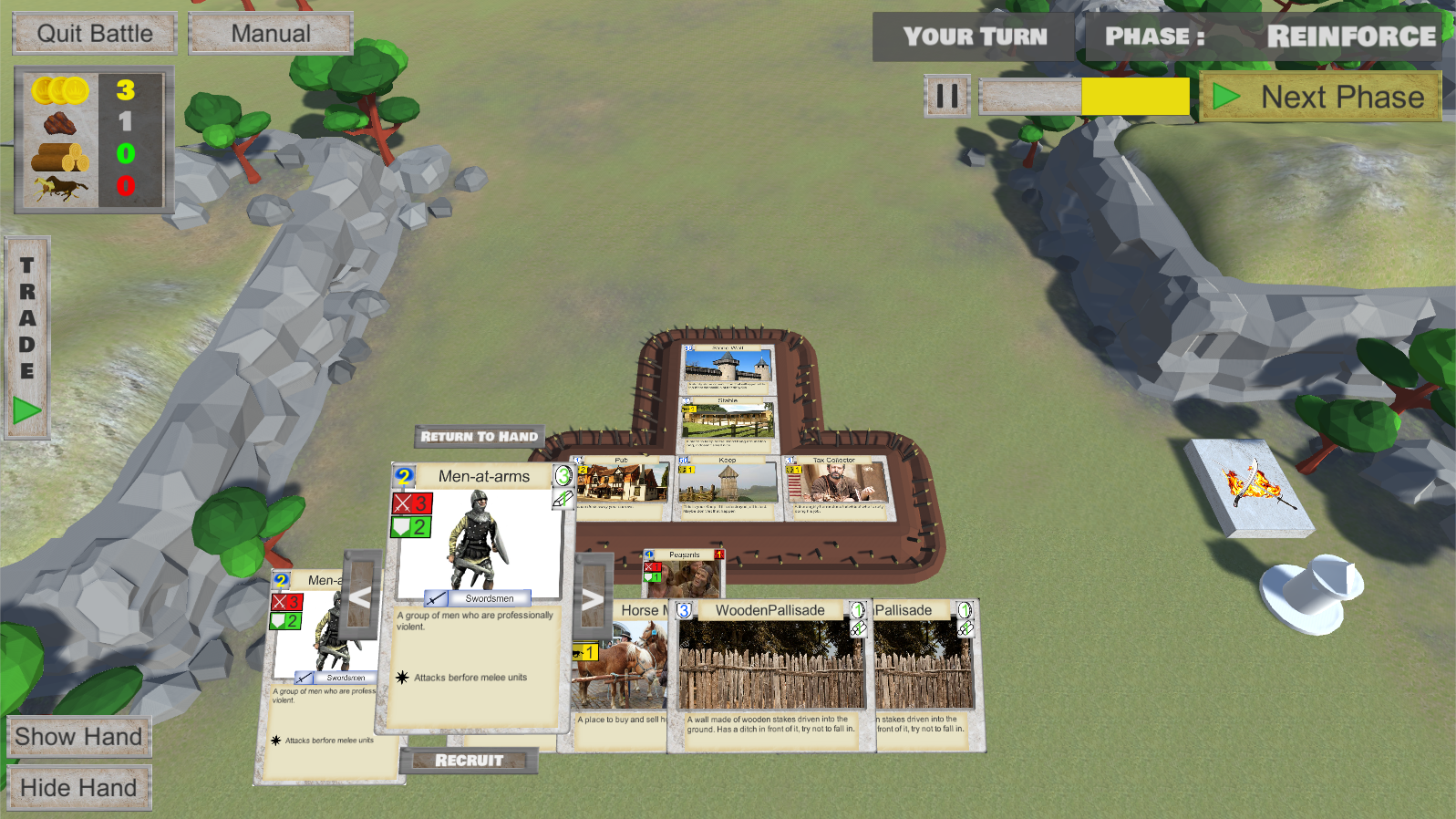
Task: Pick the Horse Market card in hand
Action: click(x=622, y=675)
